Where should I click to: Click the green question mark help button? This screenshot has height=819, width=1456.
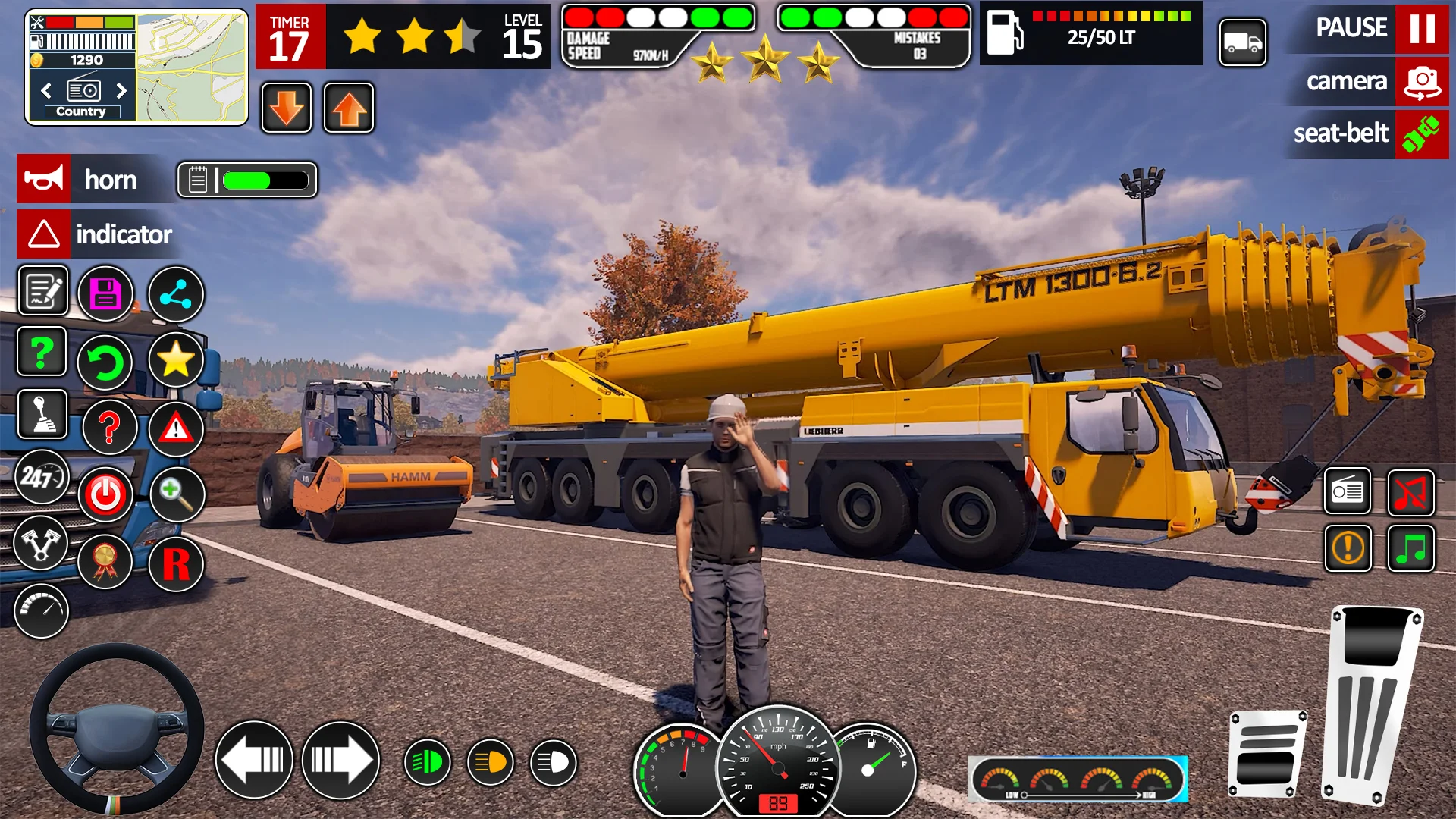[x=42, y=353]
